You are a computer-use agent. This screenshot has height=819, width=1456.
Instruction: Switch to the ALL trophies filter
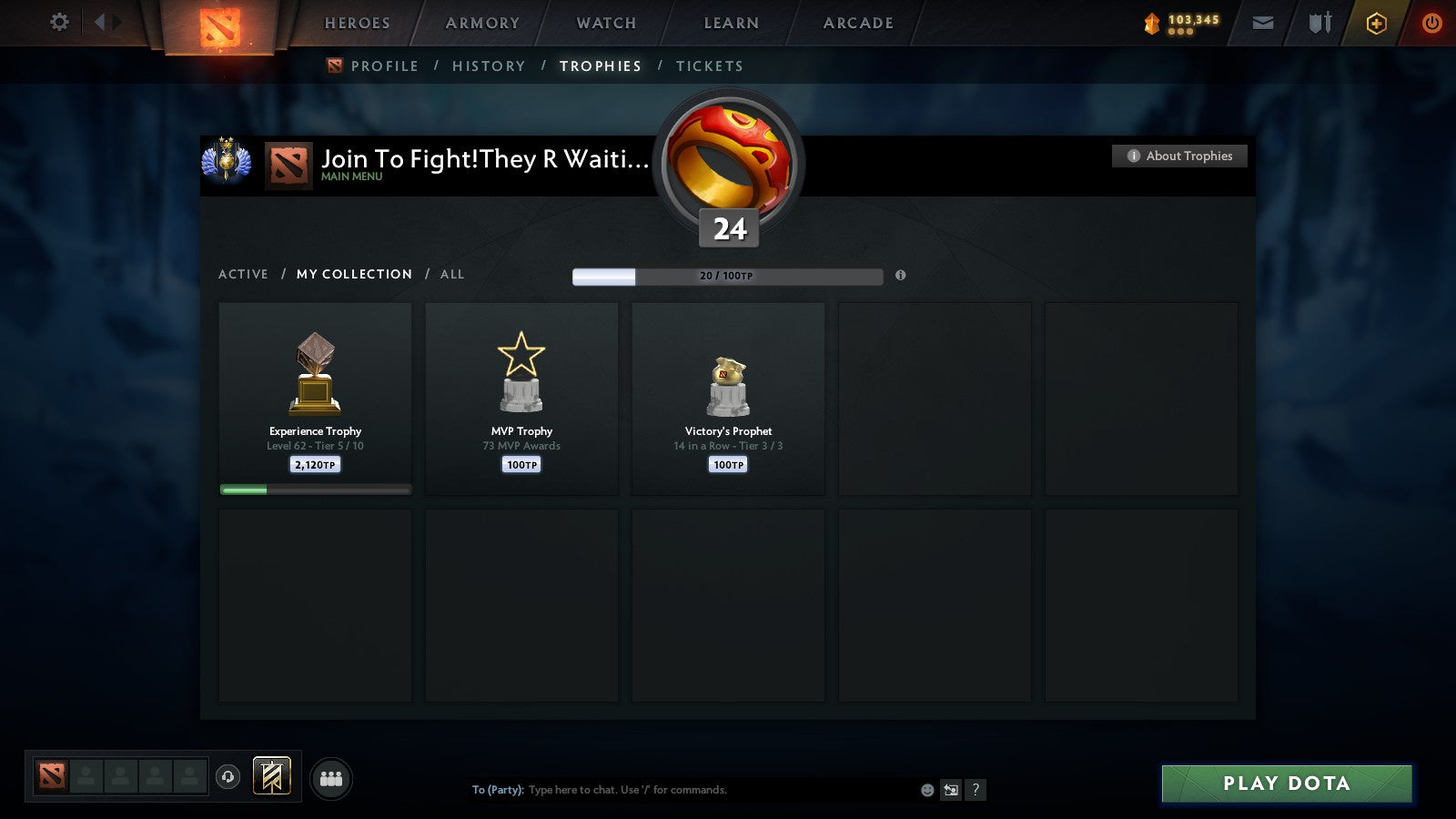click(x=452, y=274)
